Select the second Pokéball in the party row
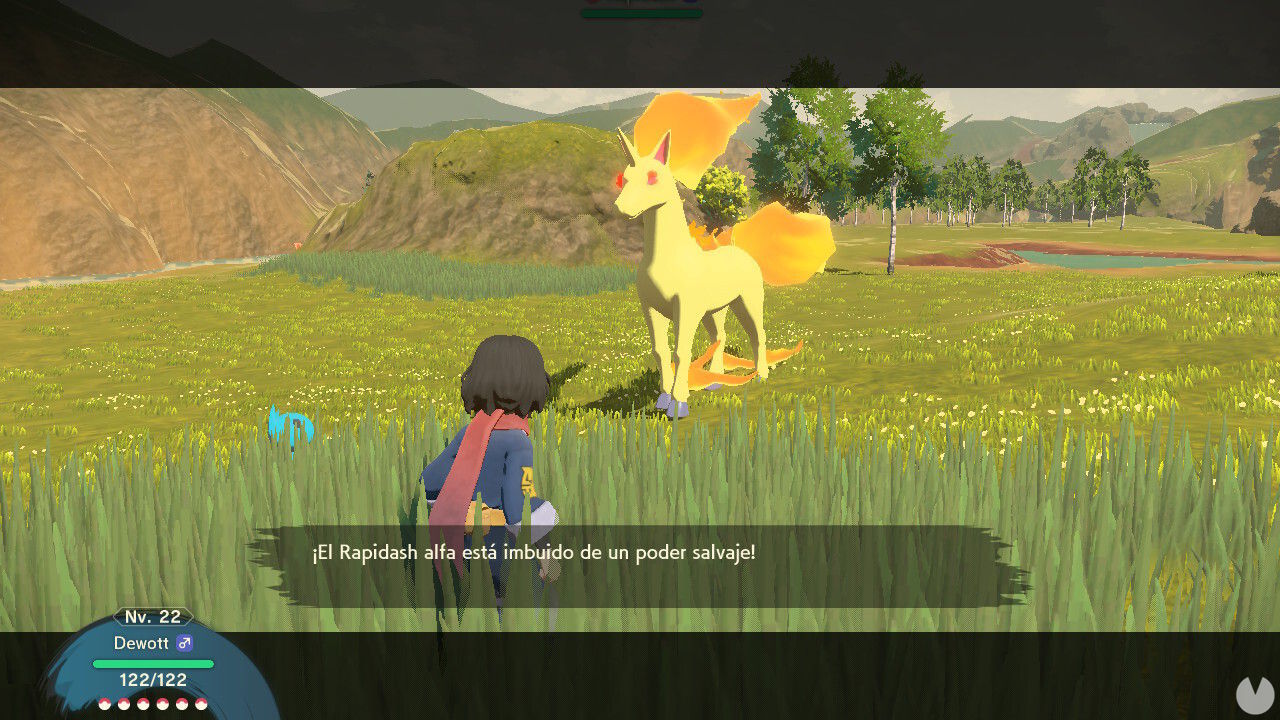The height and width of the screenshot is (720, 1280). point(125,703)
